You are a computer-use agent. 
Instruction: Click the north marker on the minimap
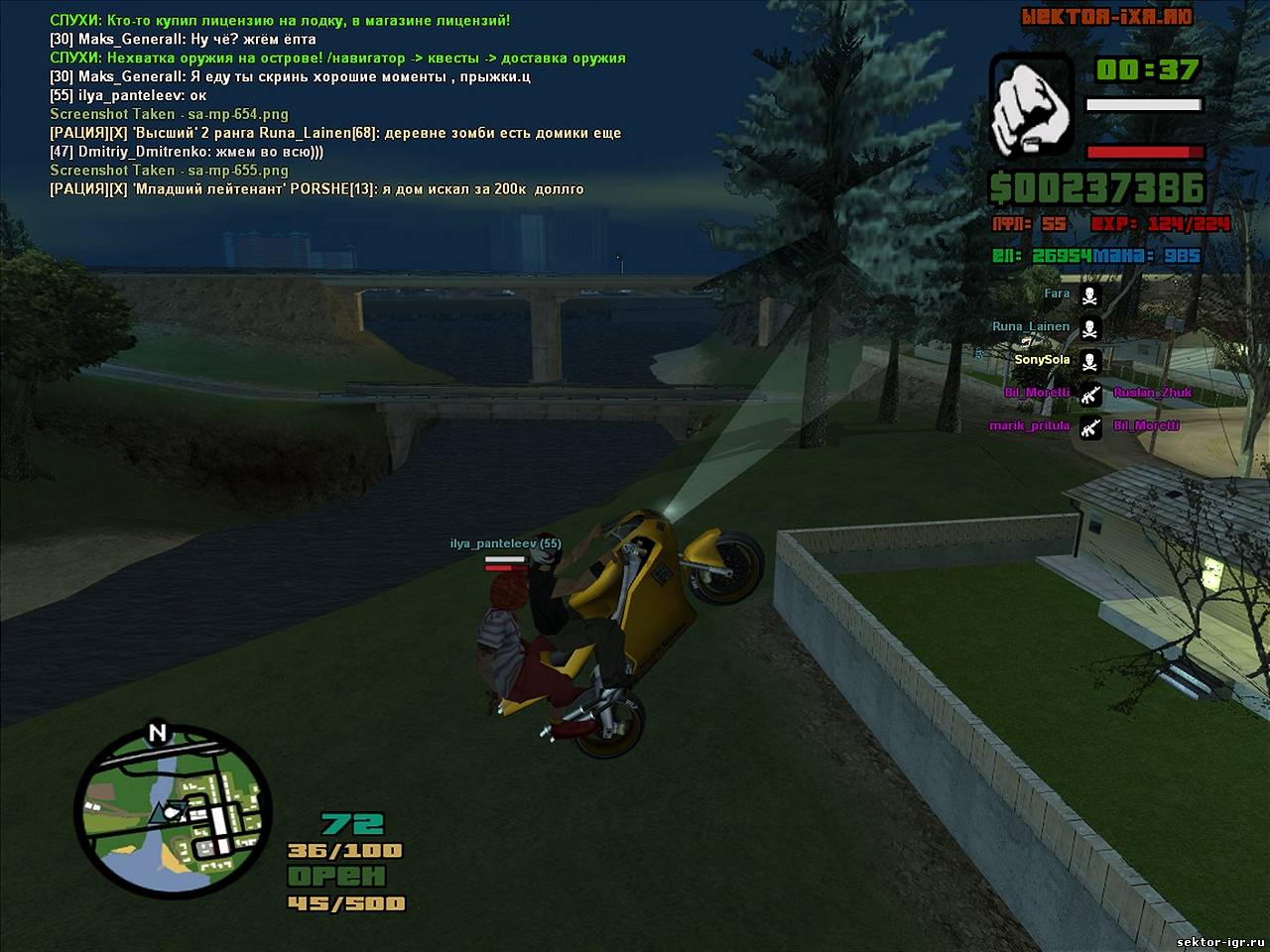click(157, 734)
